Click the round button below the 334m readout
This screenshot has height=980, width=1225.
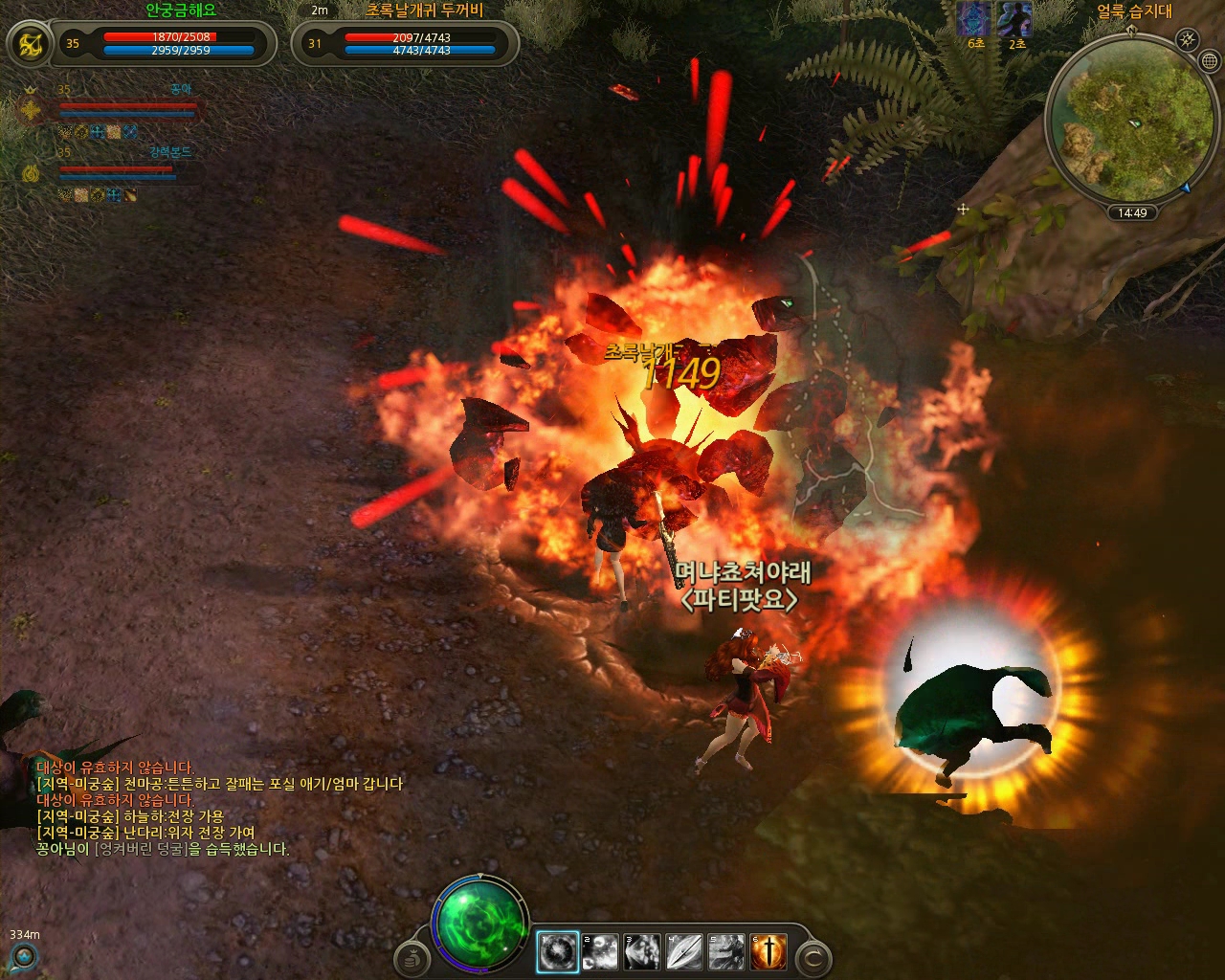(x=23, y=956)
